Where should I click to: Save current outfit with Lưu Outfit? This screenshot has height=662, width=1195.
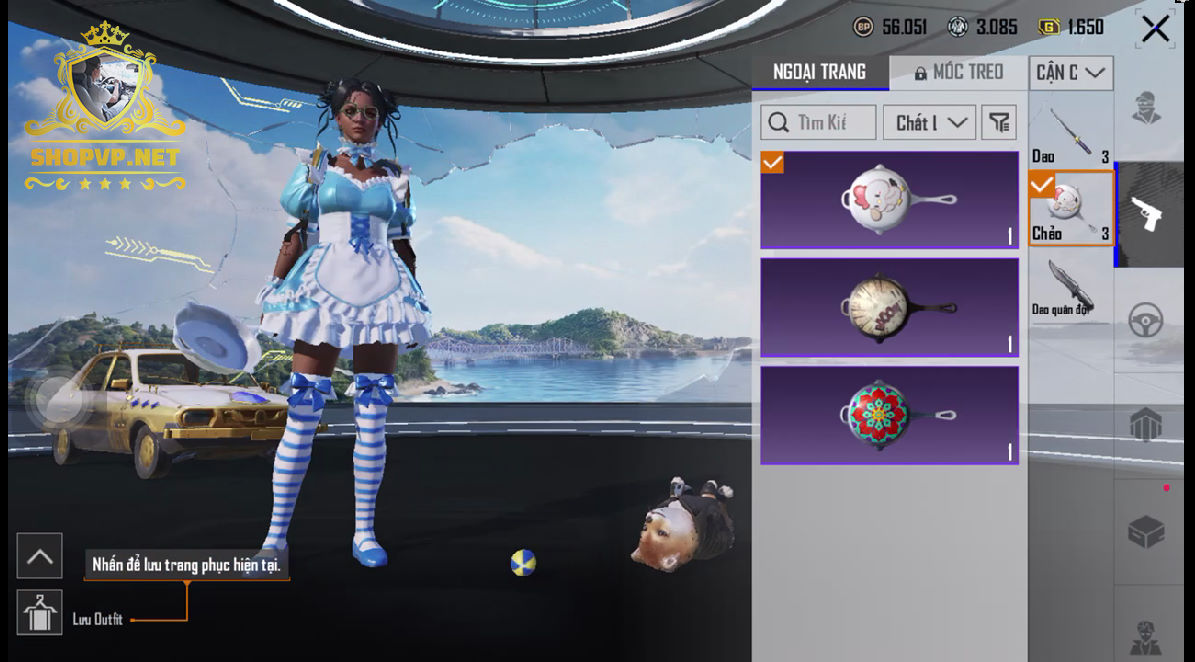coord(40,614)
